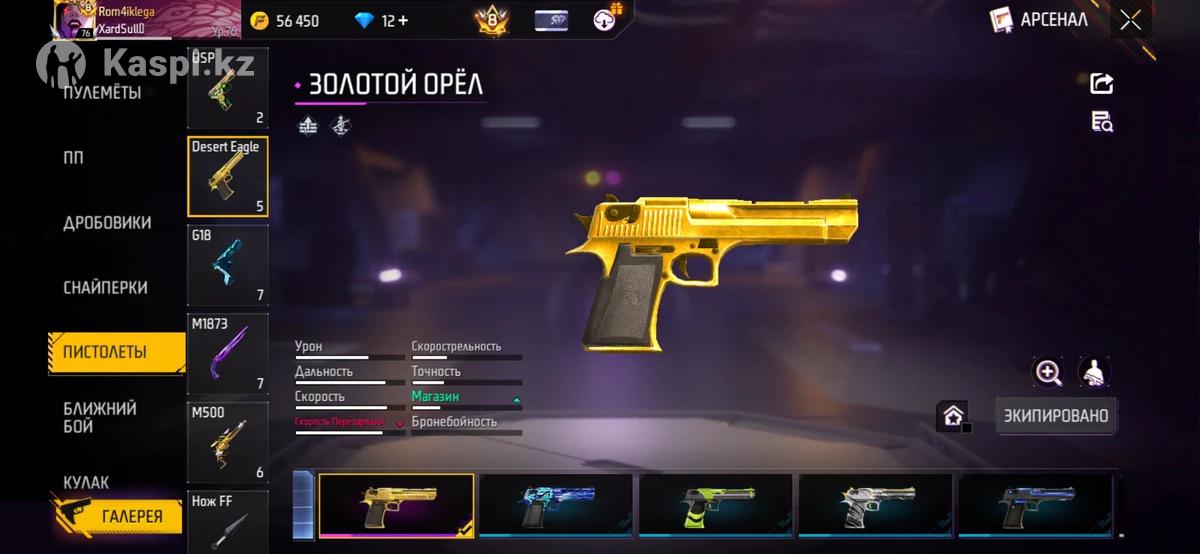Pick the G18 pistol slot

click(227, 265)
